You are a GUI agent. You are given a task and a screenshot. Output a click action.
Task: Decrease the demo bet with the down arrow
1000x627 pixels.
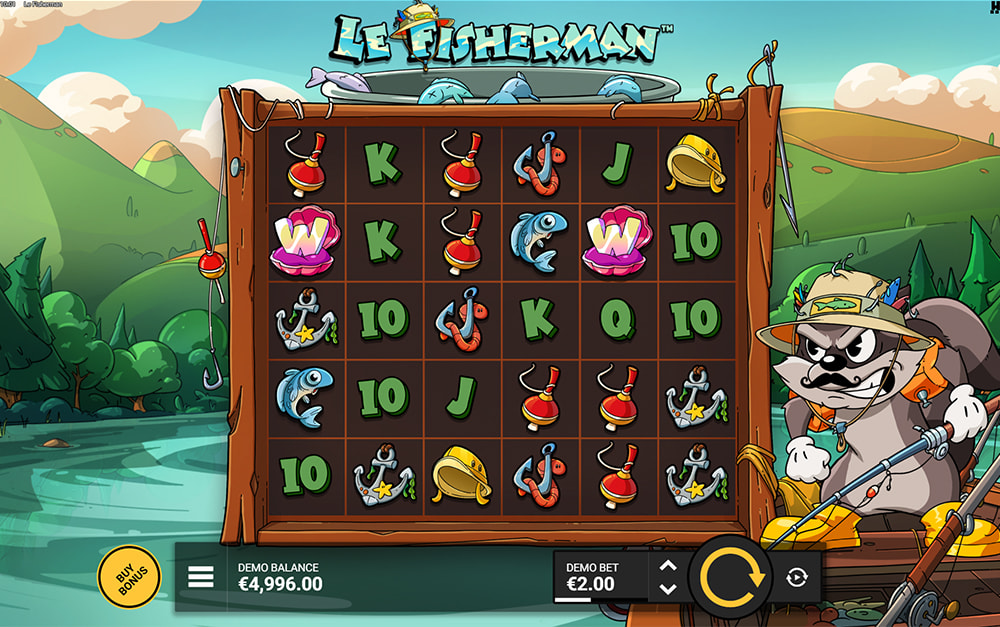669,589
